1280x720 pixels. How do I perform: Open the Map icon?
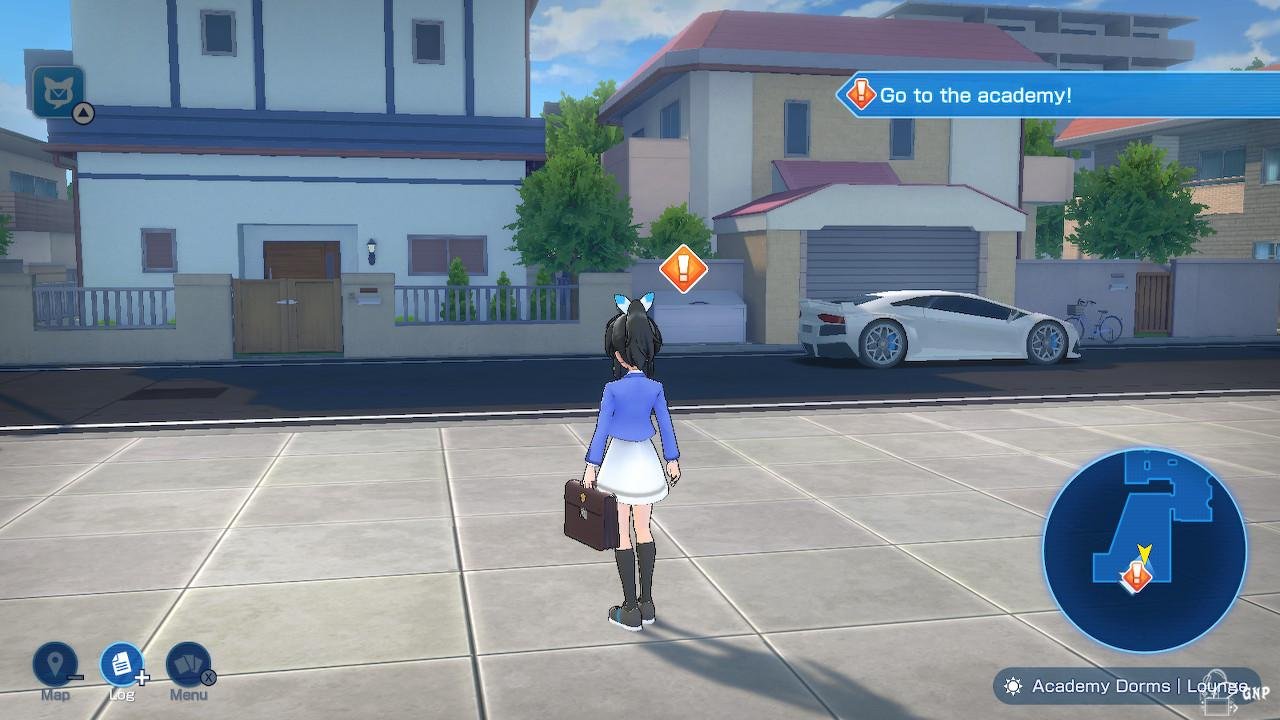(55, 664)
